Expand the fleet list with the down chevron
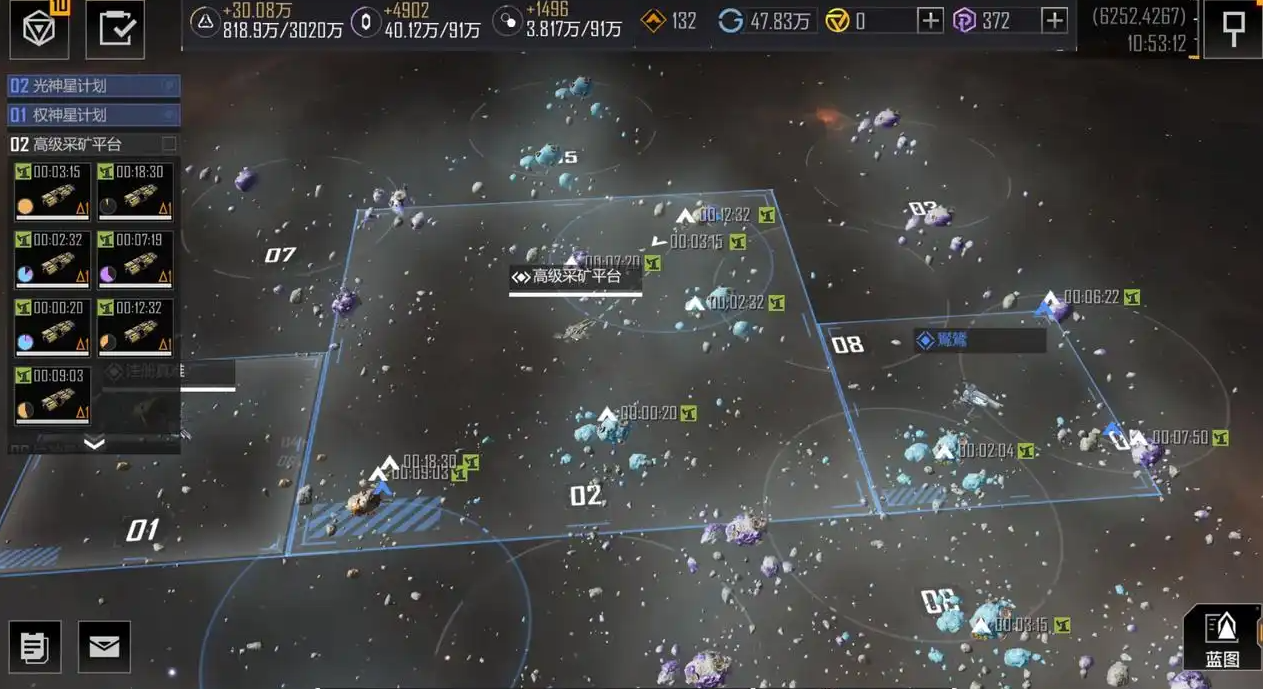The width and height of the screenshot is (1263, 689). point(94,443)
